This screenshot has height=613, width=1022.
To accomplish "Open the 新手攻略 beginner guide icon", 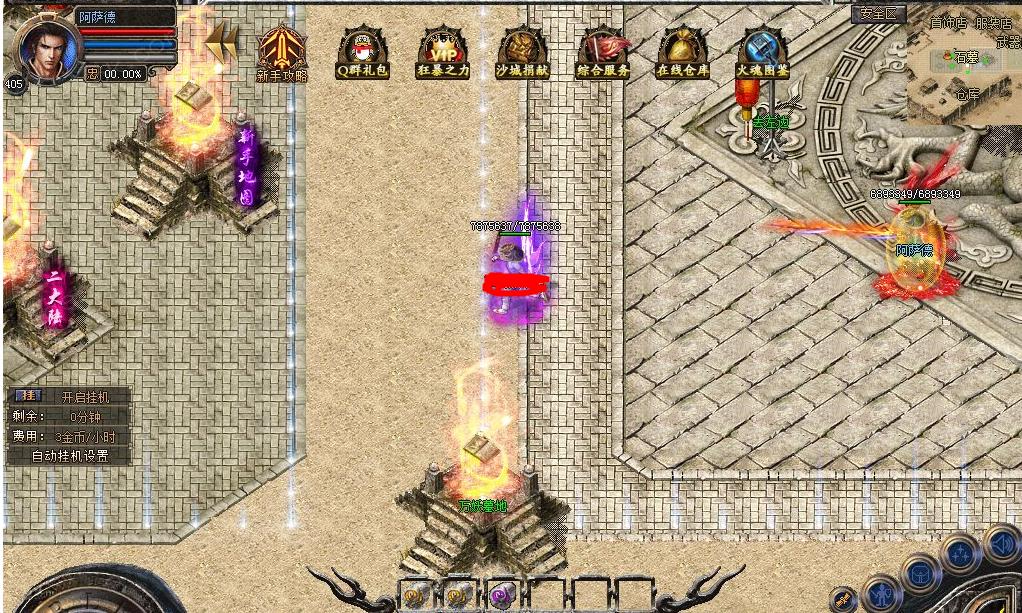I will pos(282,52).
